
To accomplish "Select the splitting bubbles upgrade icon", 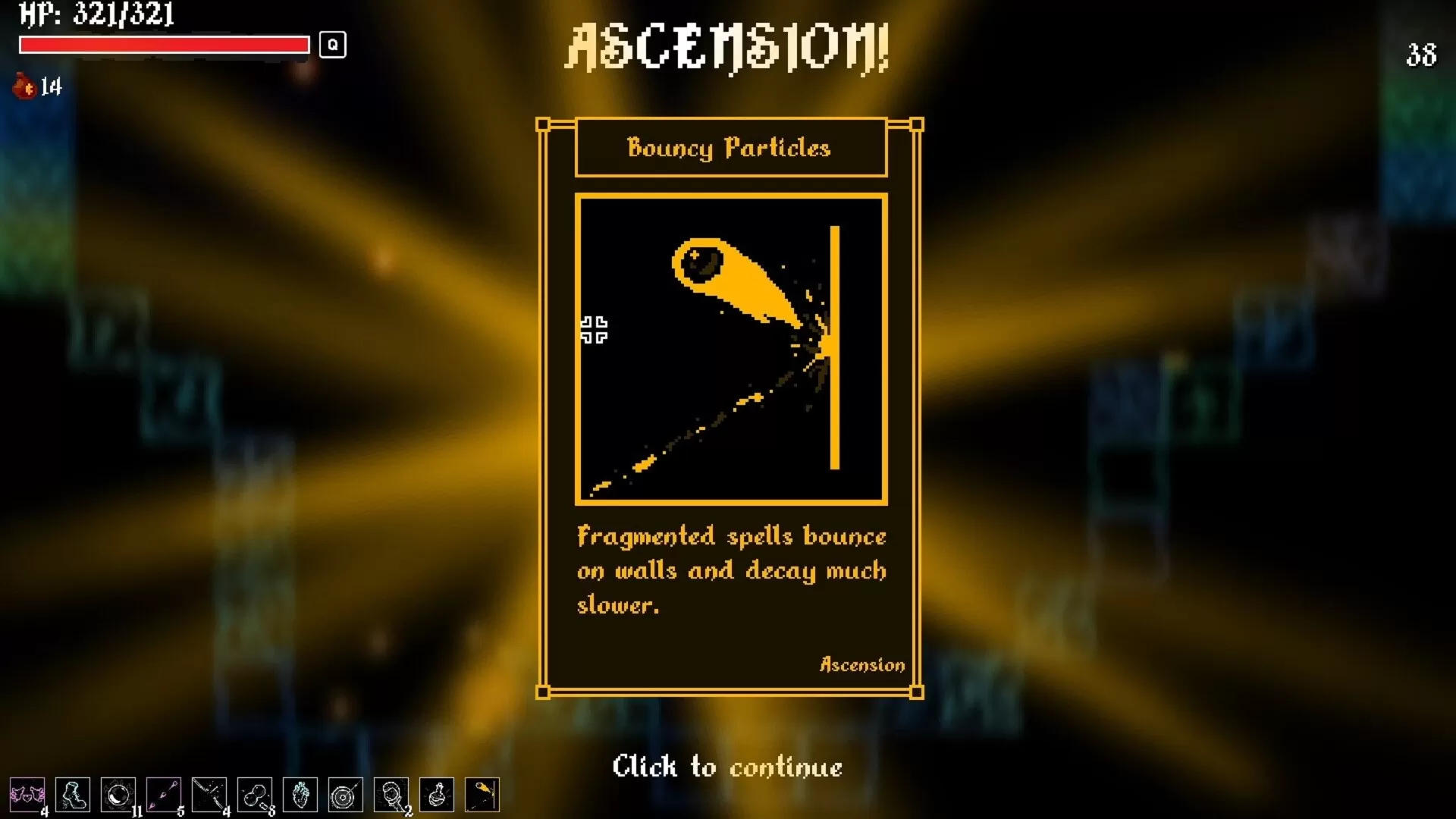I will (255, 795).
